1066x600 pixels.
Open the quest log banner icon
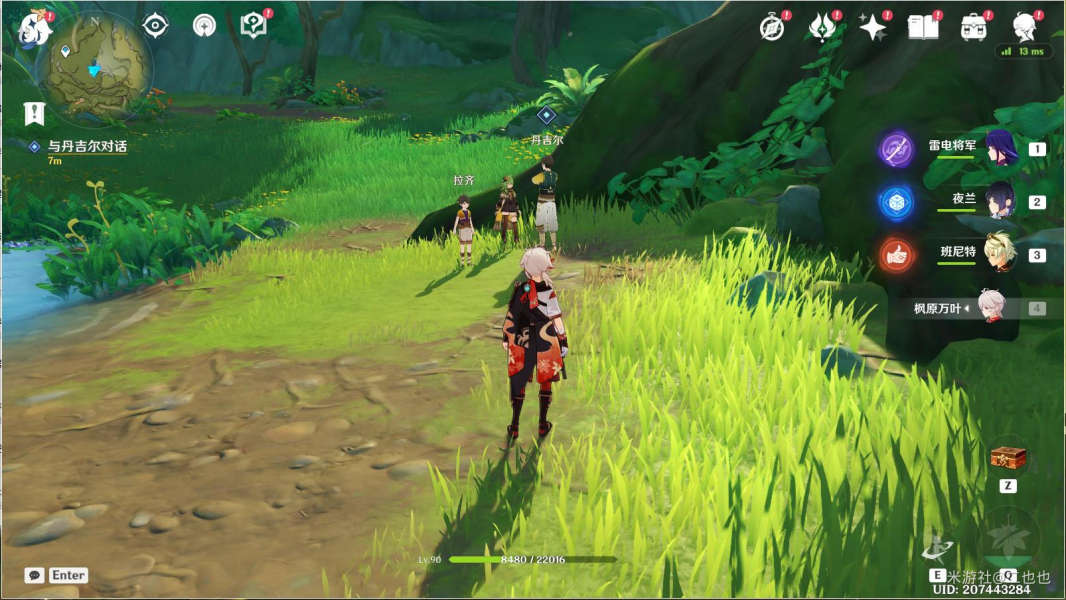click(35, 113)
